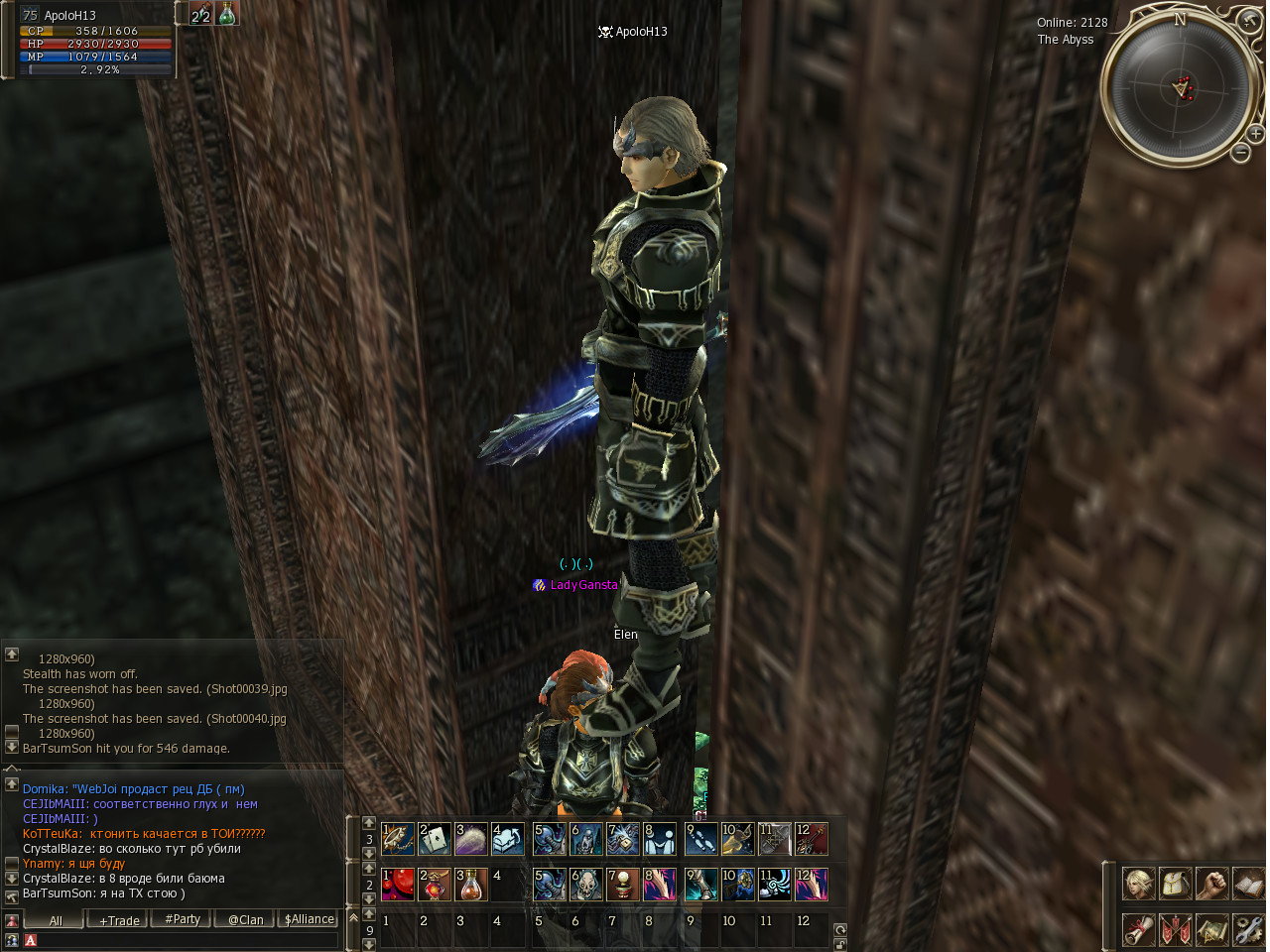Viewport: 1270px width, 952px height.
Task: Open the actions fist icon
Action: [x=1211, y=883]
